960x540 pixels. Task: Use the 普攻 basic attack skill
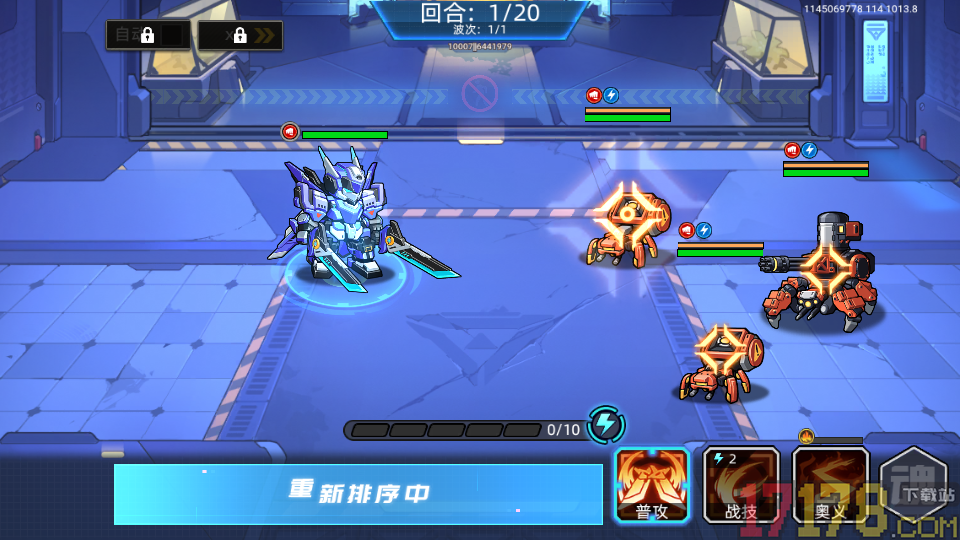pyautogui.click(x=652, y=484)
